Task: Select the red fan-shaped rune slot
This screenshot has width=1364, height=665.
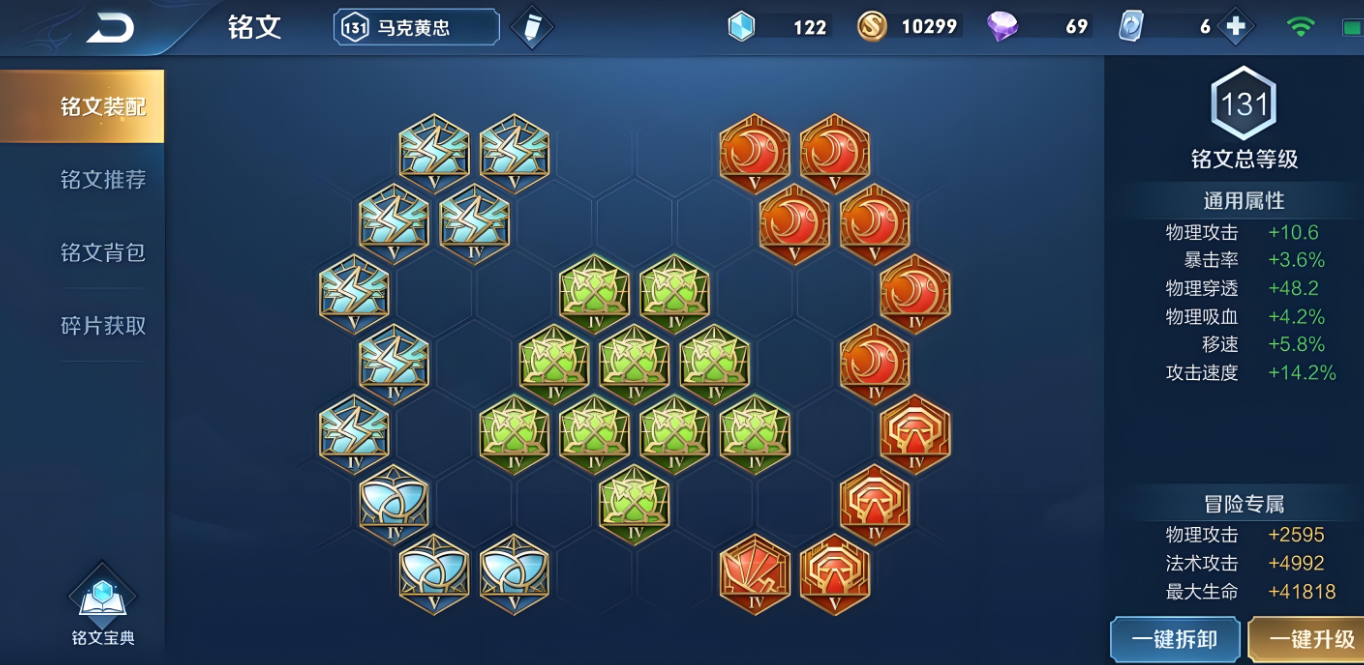Action: (754, 573)
